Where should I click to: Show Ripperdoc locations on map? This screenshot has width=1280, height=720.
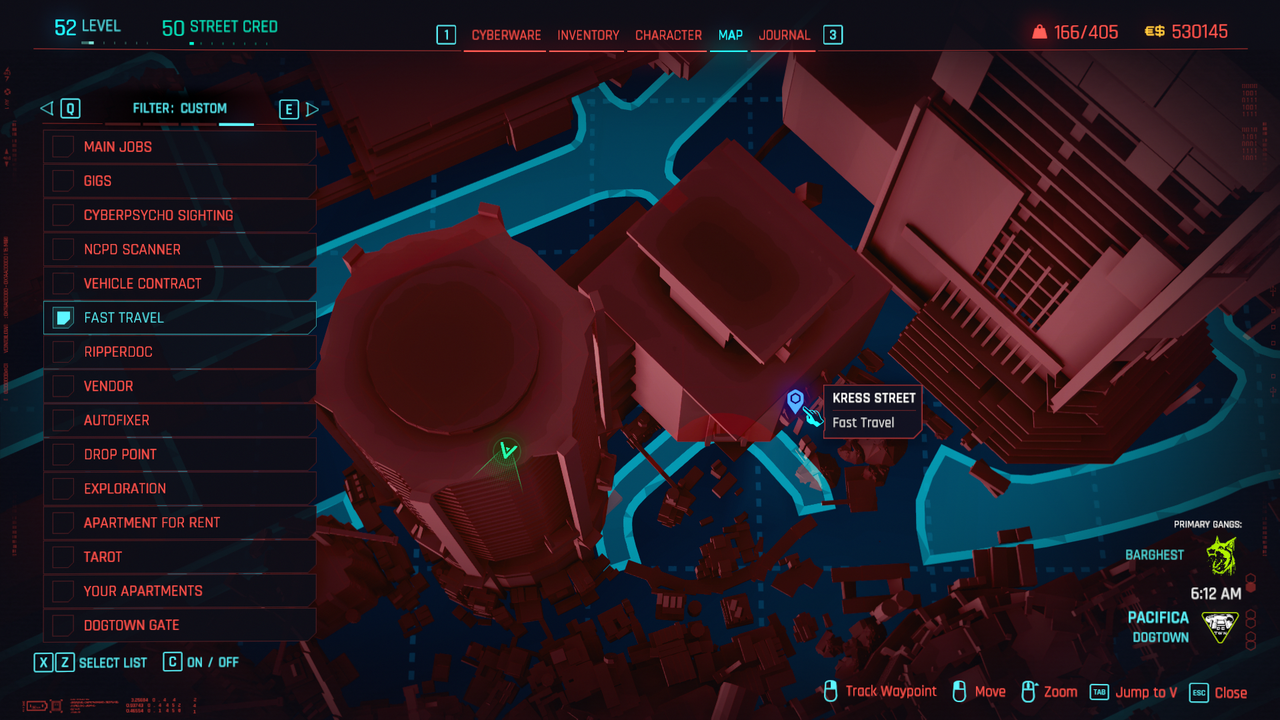tap(63, 352)
